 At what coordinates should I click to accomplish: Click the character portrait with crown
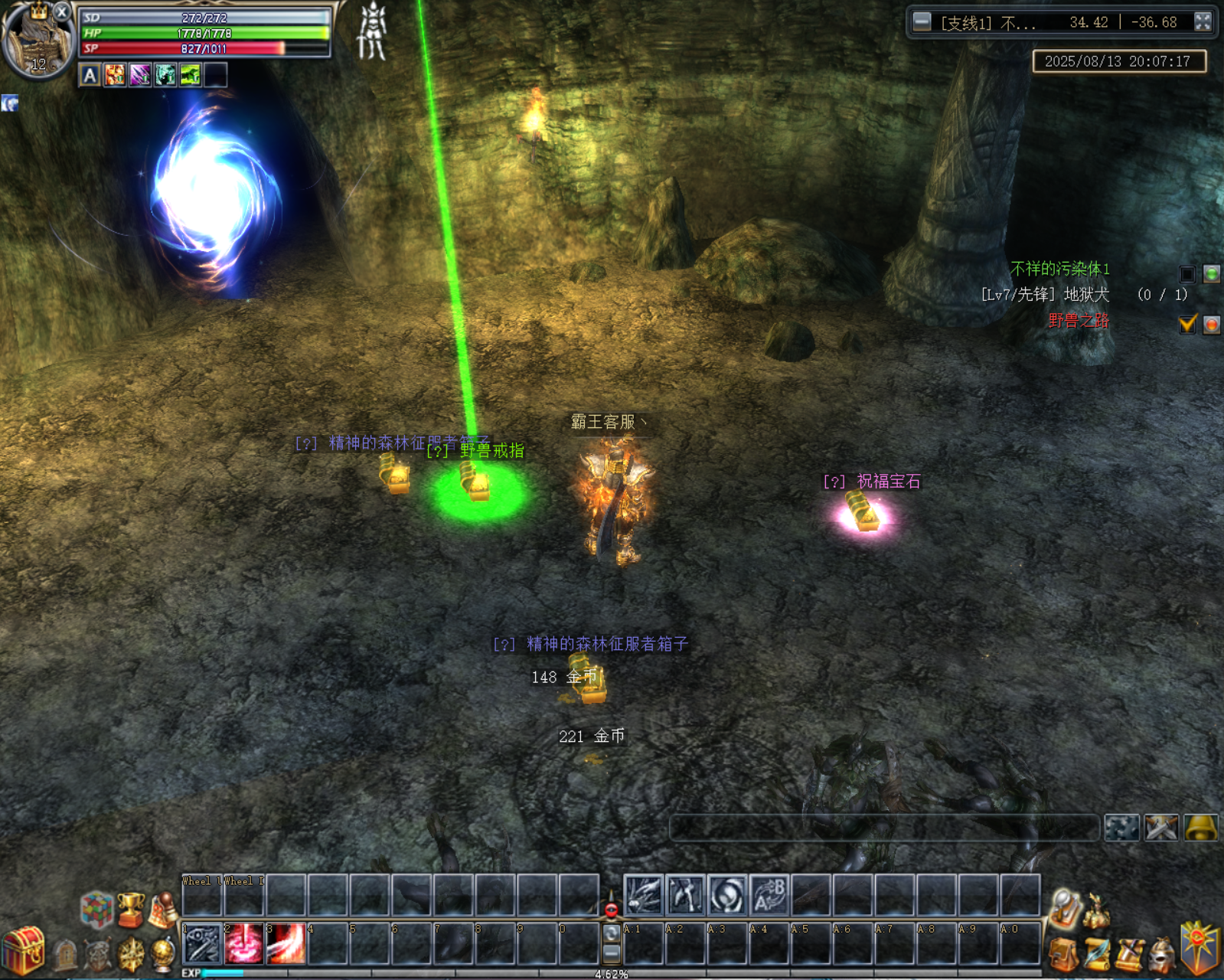coord(34,38)
